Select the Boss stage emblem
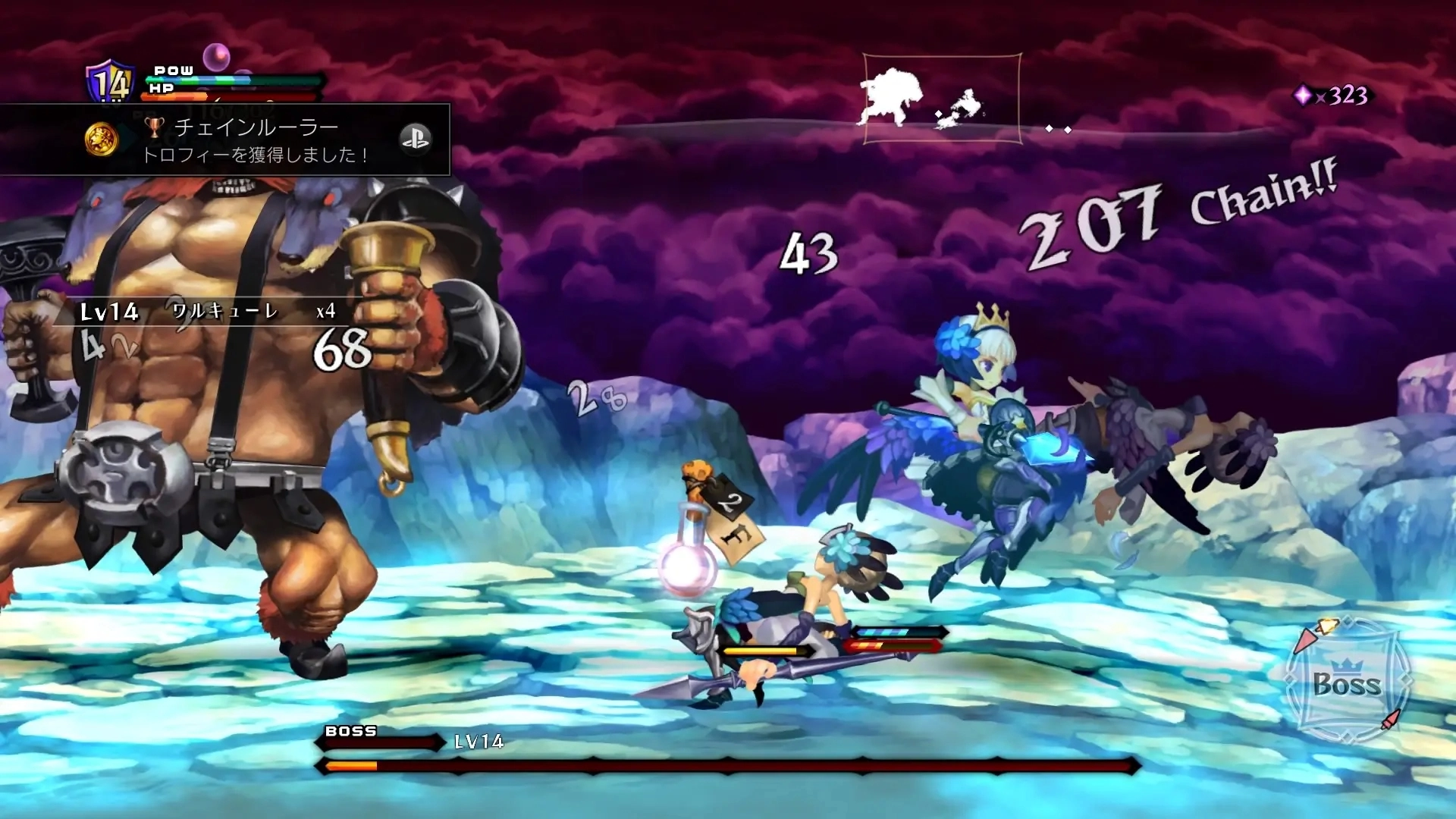The width and height of the screenshot is (1456, 819). [x=1347, y=682]
